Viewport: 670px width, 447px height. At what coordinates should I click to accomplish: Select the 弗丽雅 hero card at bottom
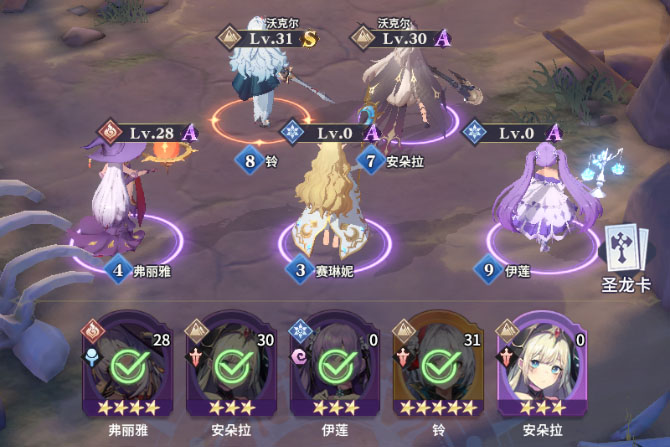tap(125, 367)
